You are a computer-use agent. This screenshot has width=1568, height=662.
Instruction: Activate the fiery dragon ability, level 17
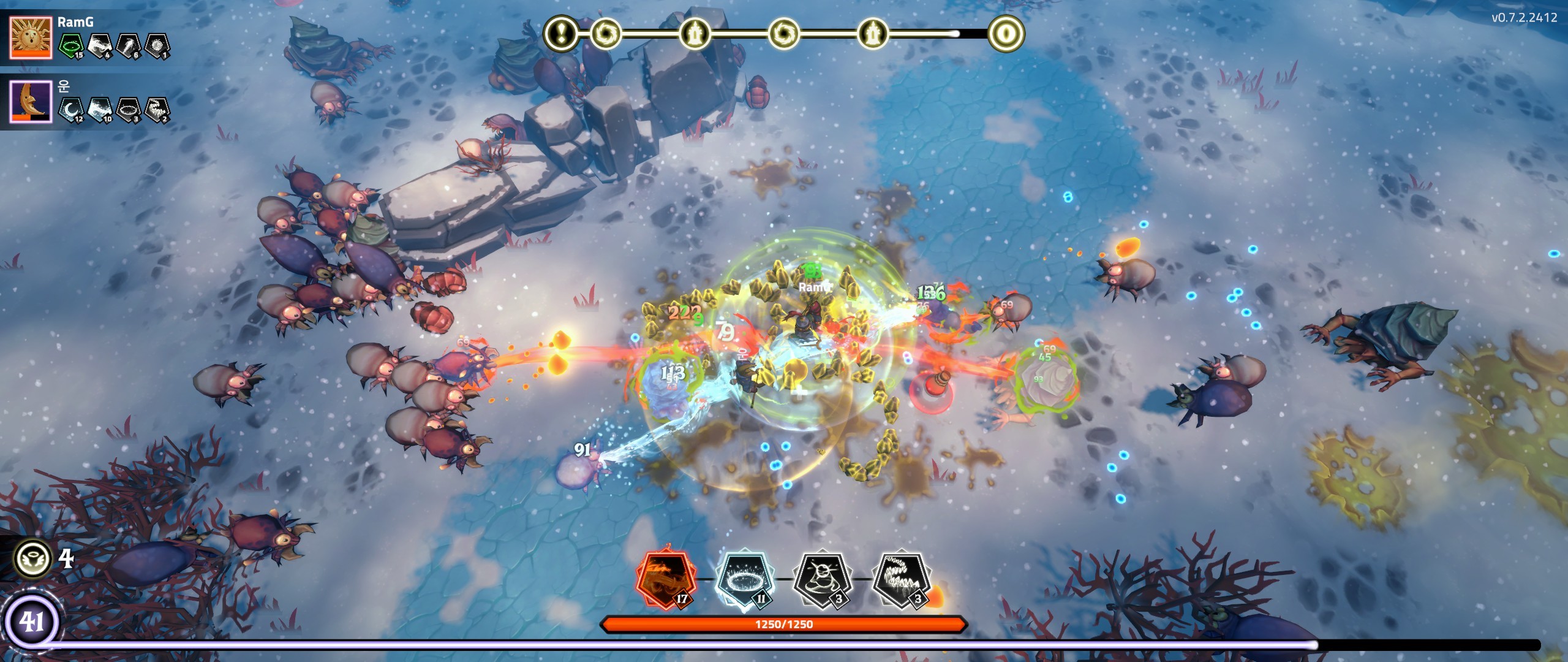(665, 579)
